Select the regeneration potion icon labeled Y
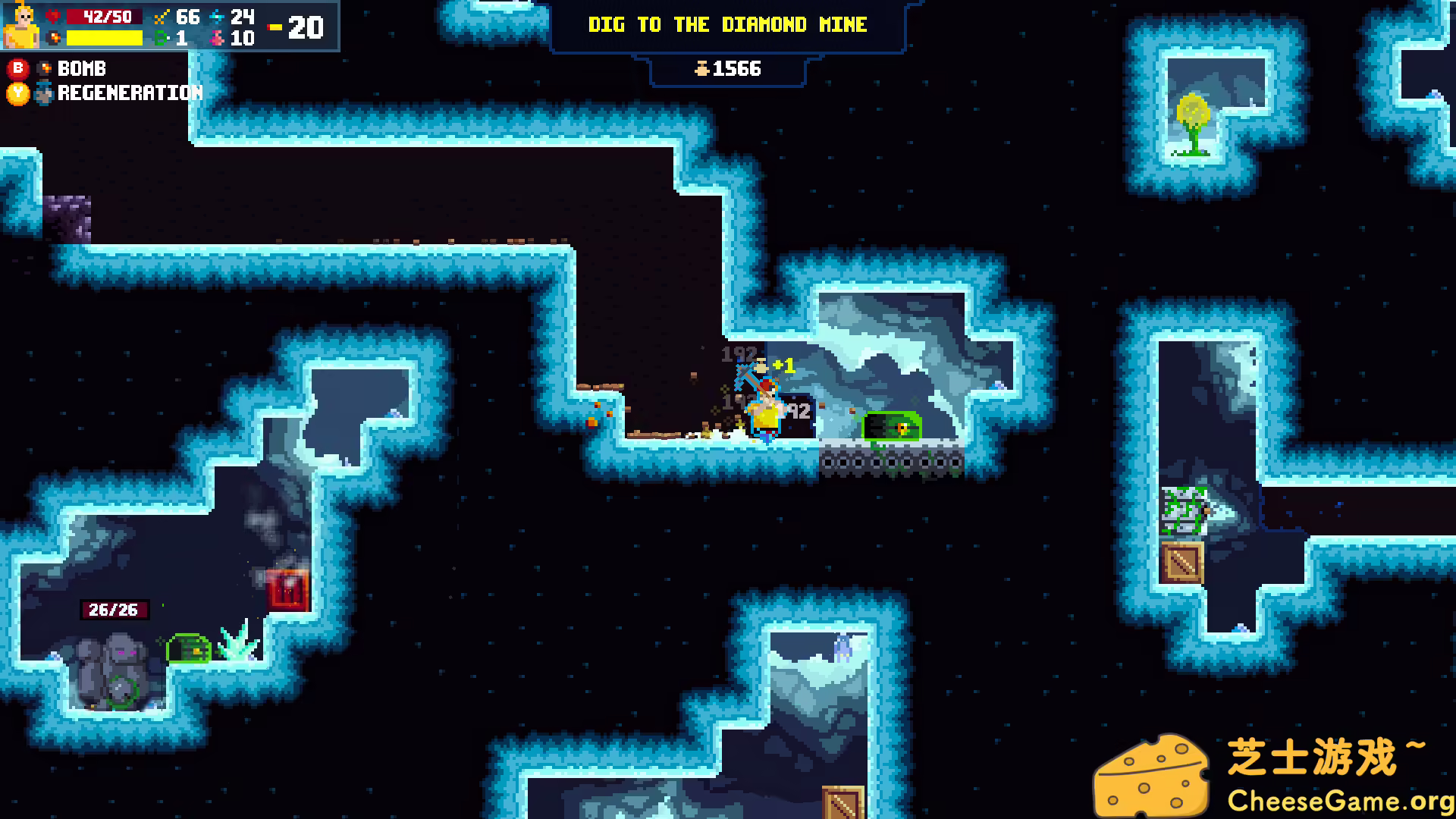The height and width of the screenshot is (819, 1456). [x=43, y=93]
